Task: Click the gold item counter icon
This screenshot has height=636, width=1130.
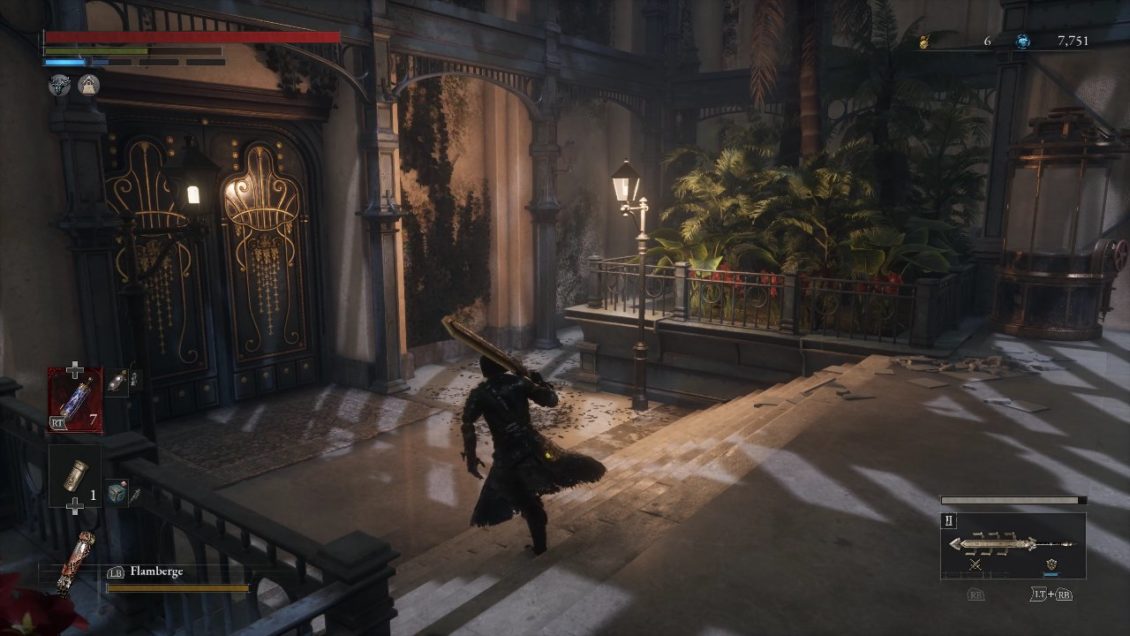Action: 925,41
